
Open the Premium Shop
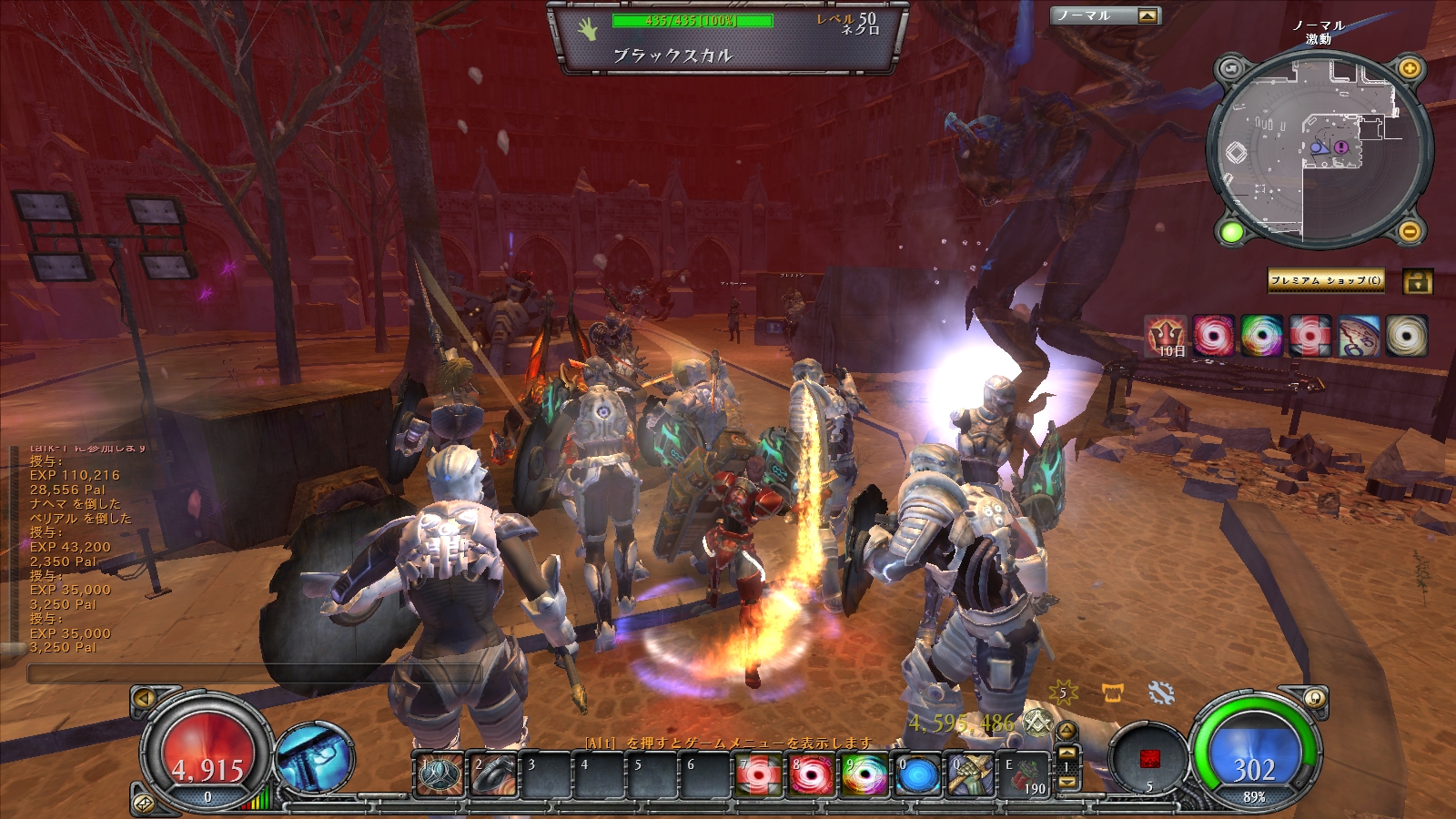pyautogui.click(x=1326, y=280)
